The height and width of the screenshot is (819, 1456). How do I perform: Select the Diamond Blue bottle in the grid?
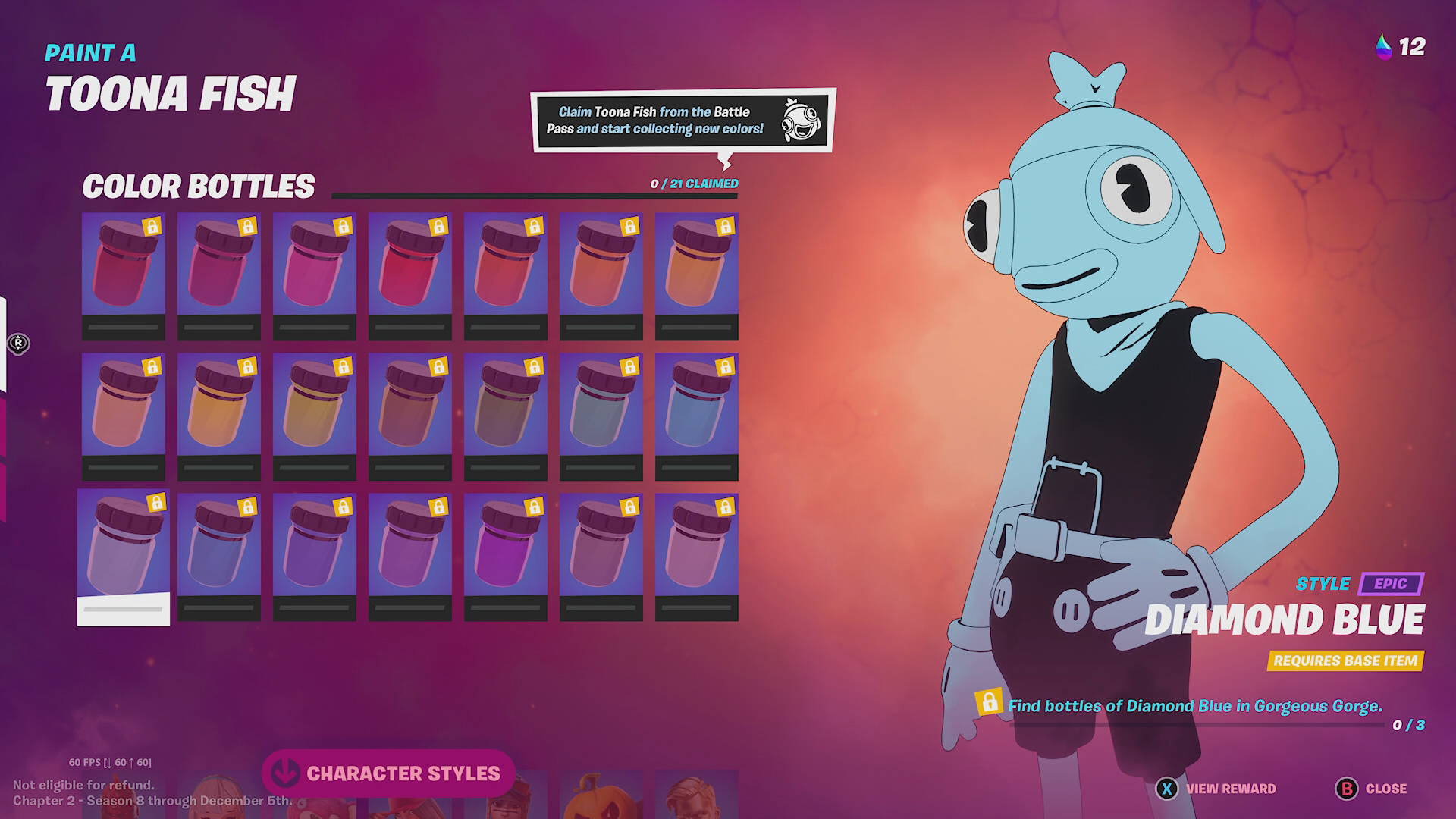123,550
